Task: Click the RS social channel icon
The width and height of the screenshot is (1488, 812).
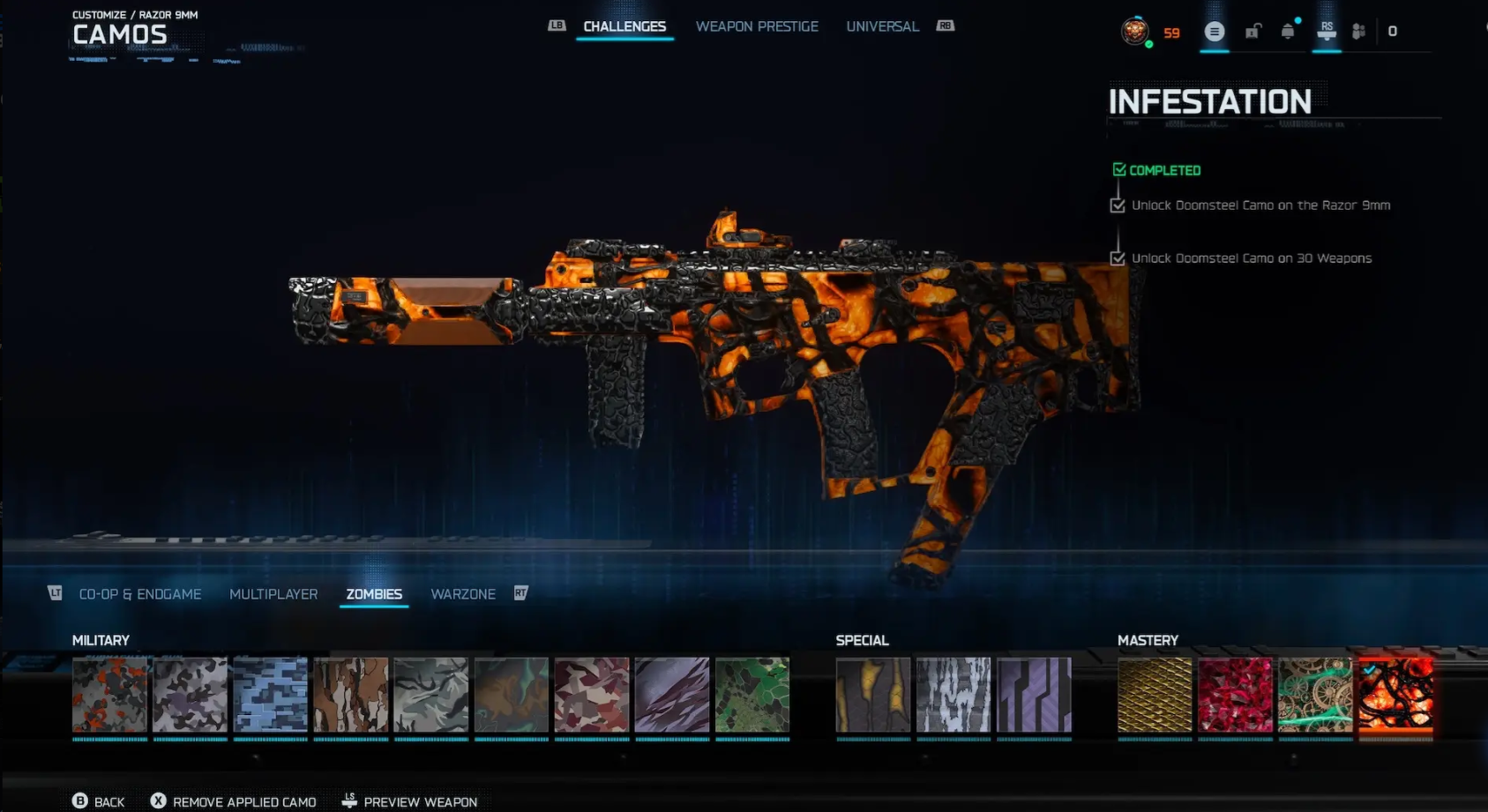Action: pos(1327,31)
